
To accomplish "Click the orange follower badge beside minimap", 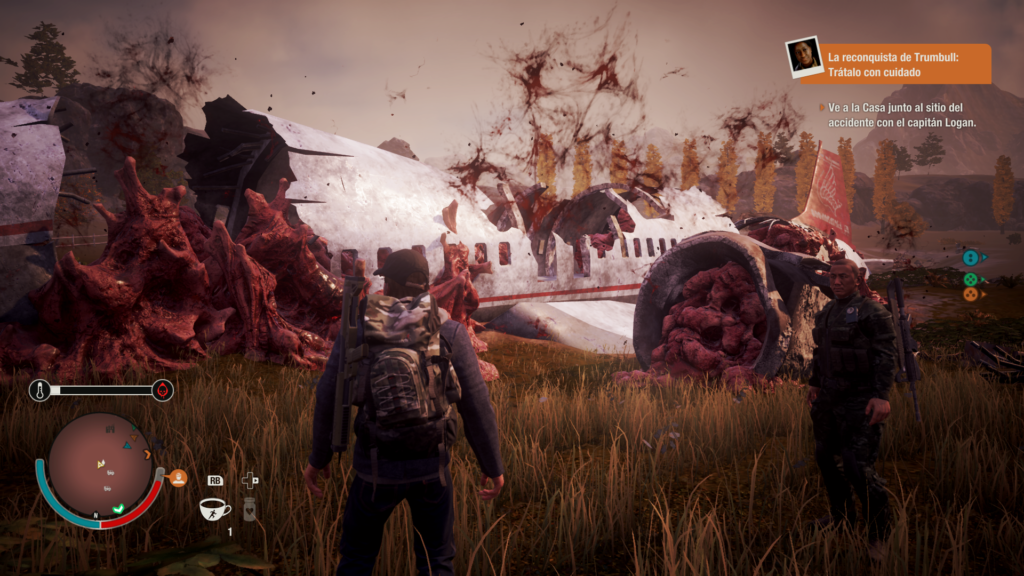I will coord(179,478).
